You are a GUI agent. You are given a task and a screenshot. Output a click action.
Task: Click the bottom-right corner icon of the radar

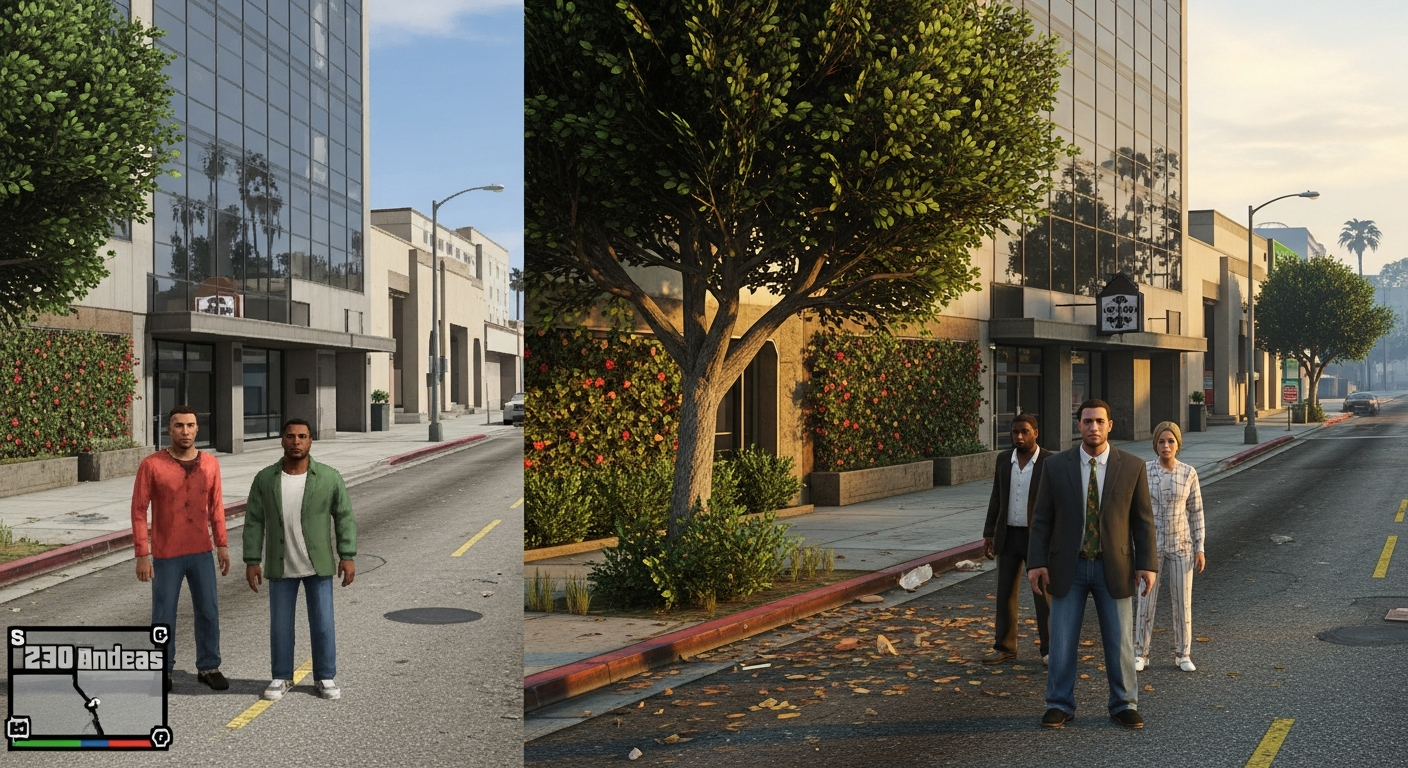point(160,738)
